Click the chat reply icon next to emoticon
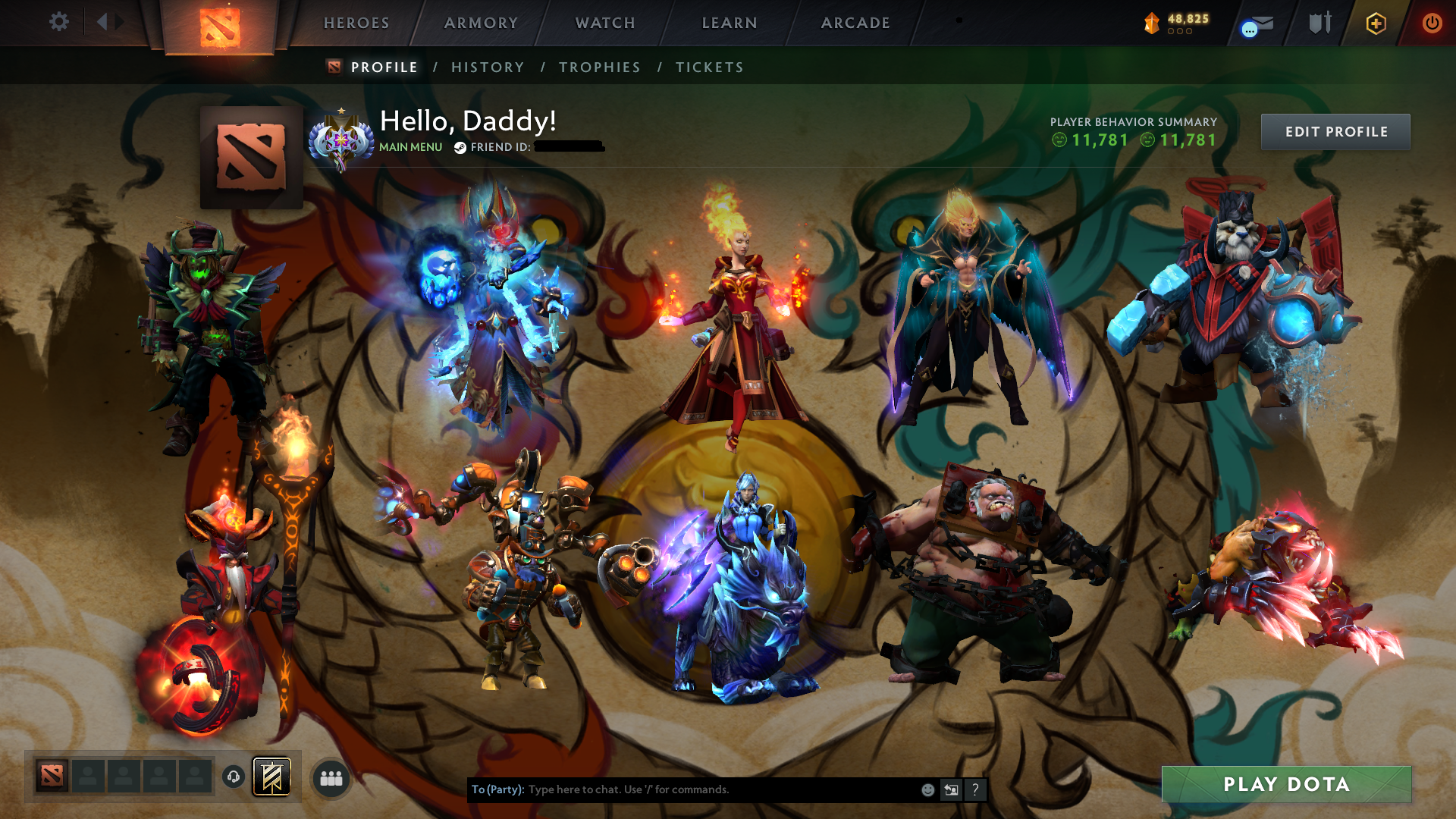The height and width of the screenshot is (819, 1456). click(x=952, y=789)
